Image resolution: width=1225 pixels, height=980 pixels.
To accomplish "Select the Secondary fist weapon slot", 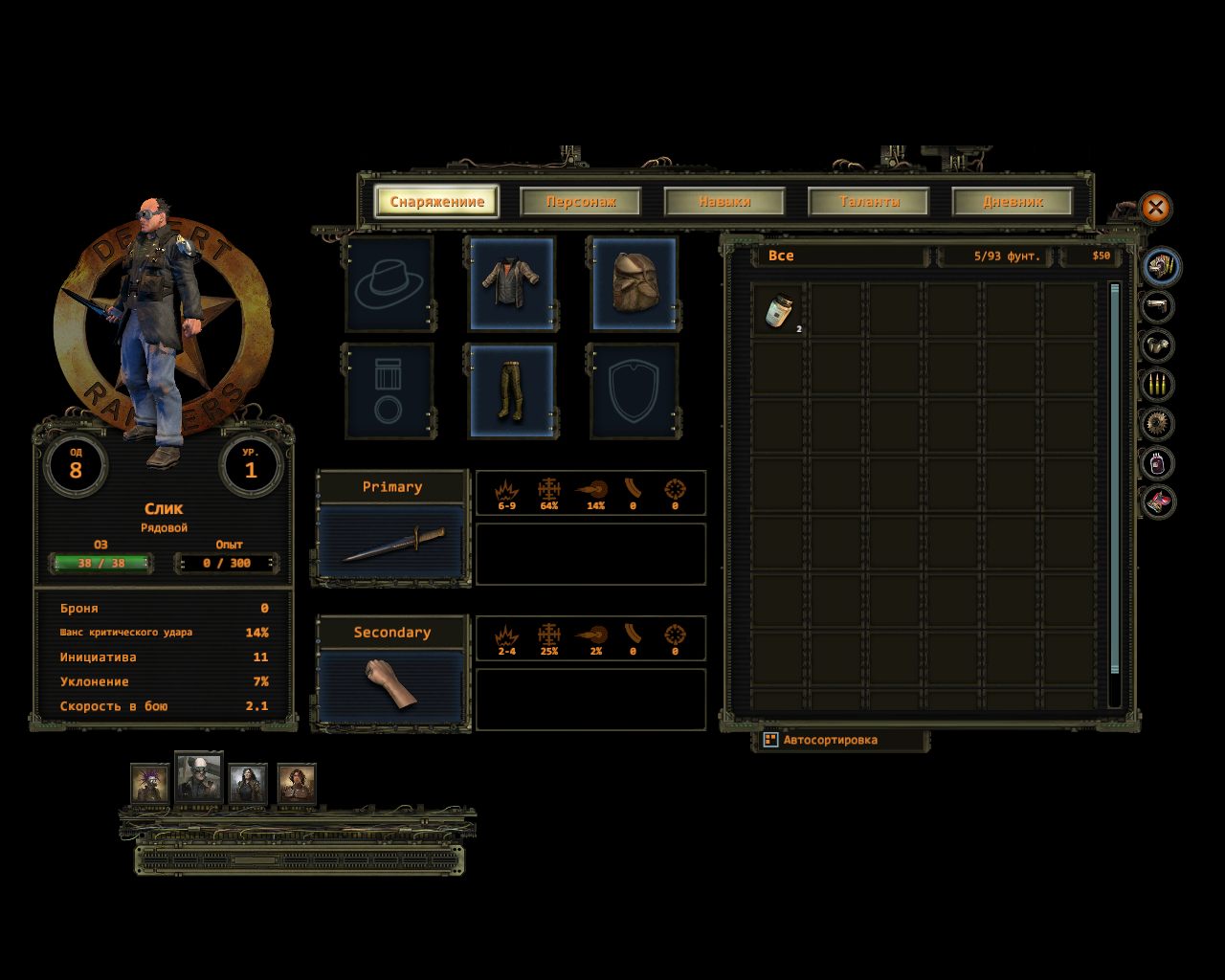I will click(x=391, y=686).
